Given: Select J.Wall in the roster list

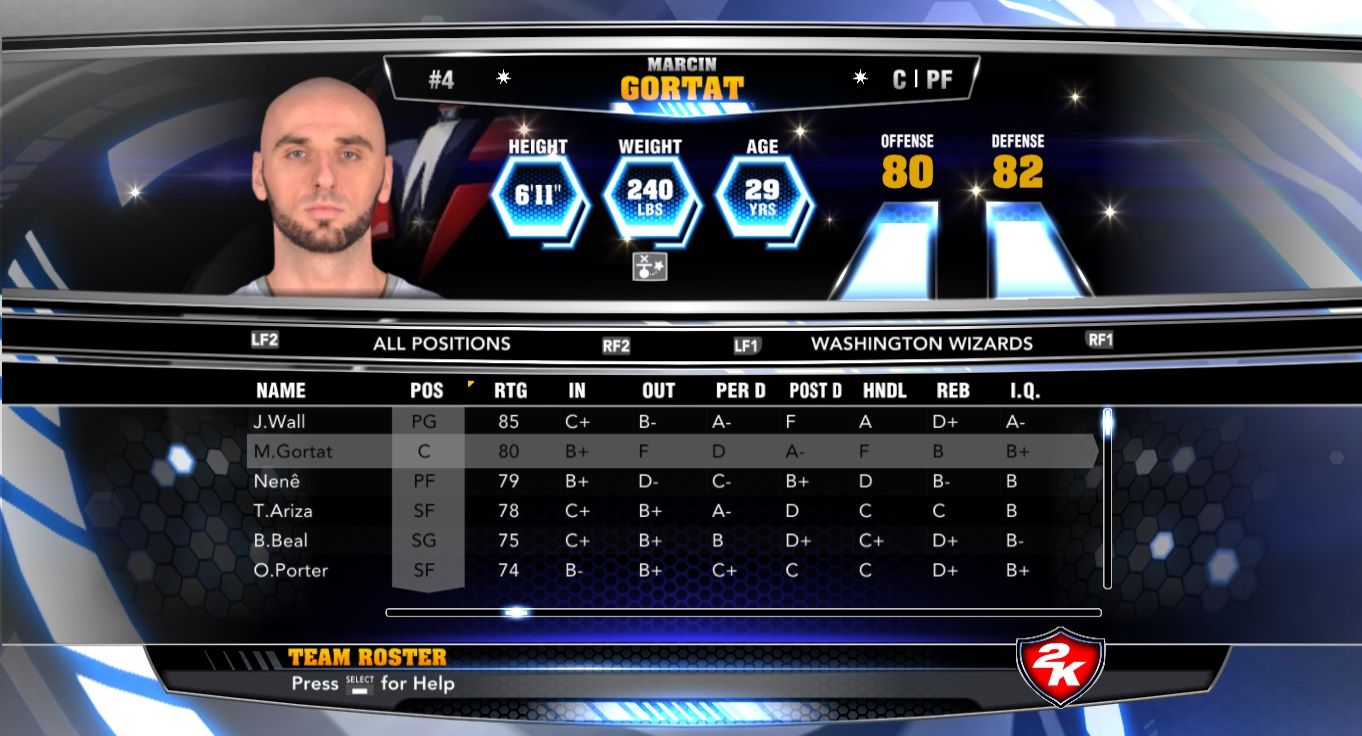Looking at the screenshot, I should (280, 422).
